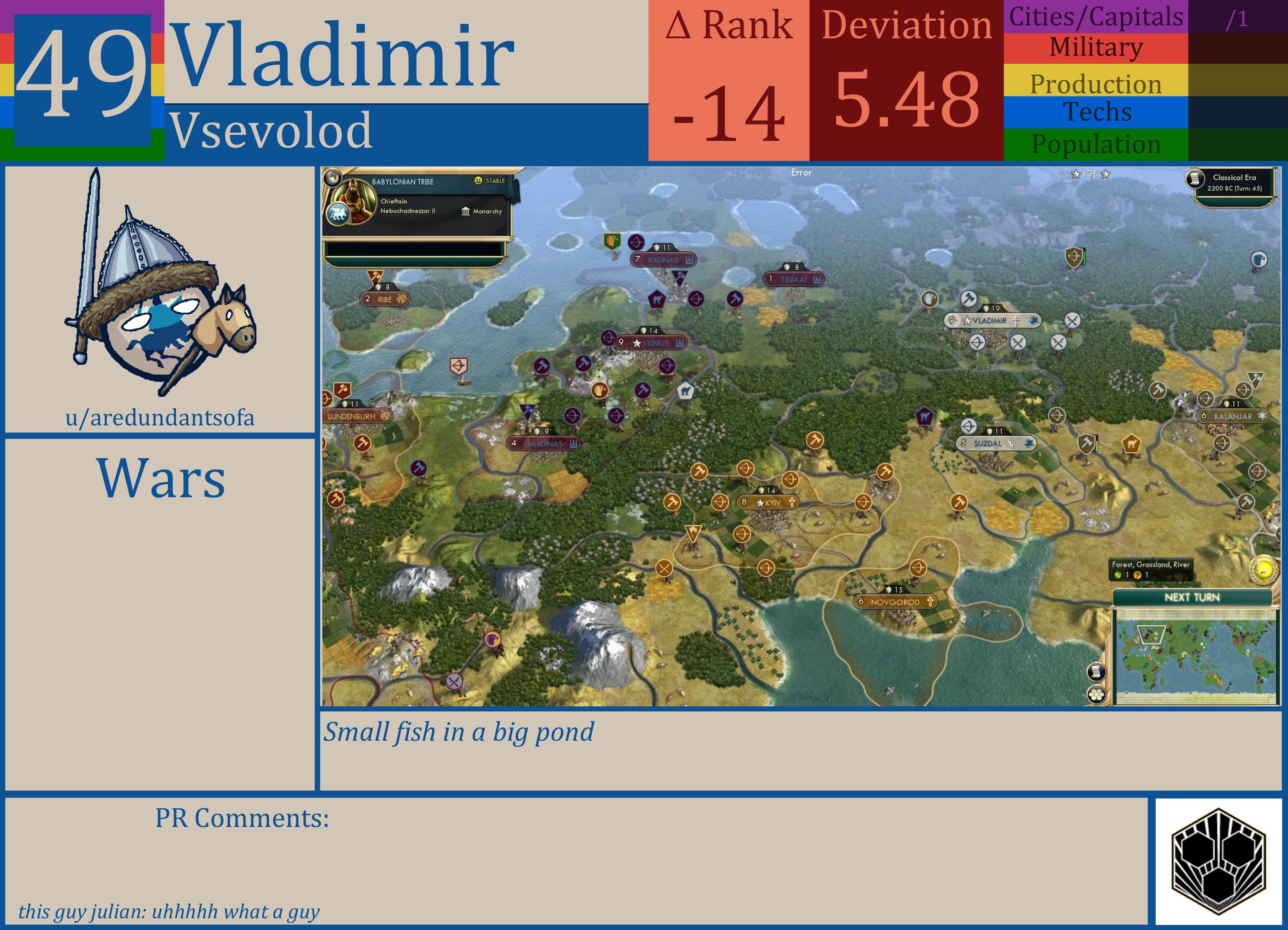
Task: Open the notifications scroll icon beside the minimap
Action: 1097,672
